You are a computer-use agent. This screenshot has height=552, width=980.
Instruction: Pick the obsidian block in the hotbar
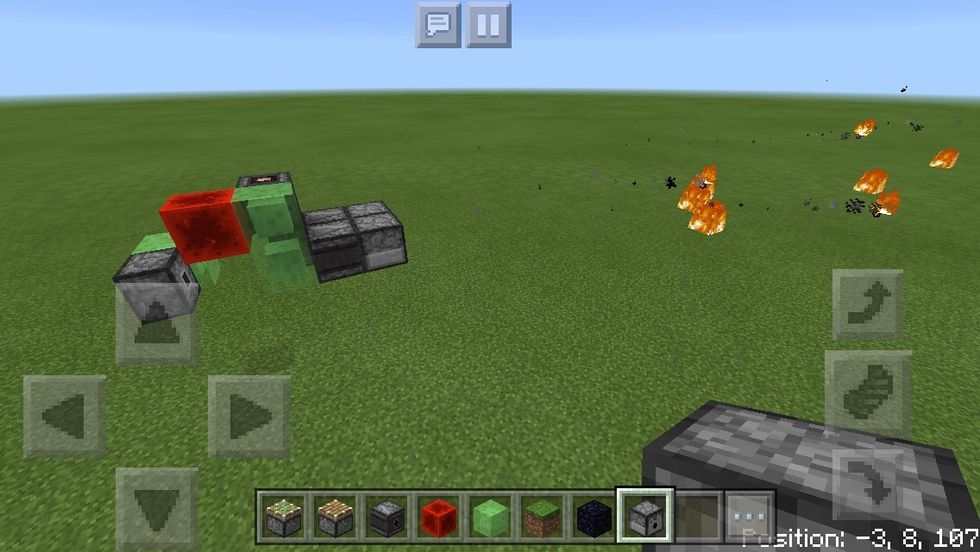594,515
